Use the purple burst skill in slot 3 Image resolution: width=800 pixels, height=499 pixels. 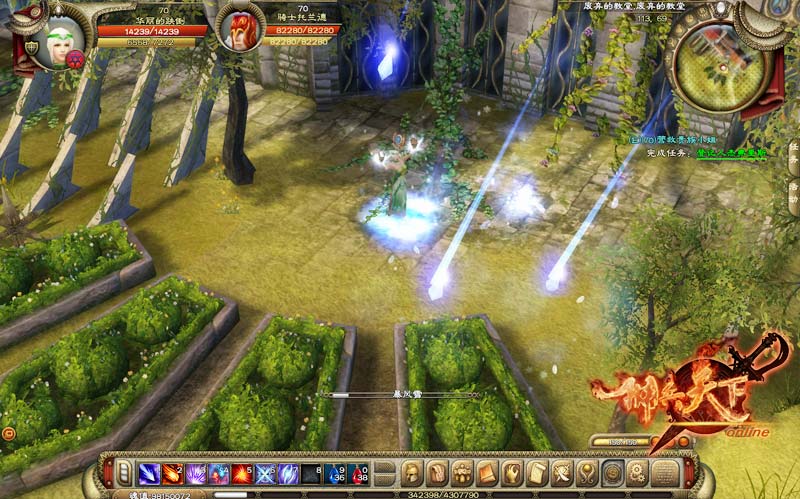[194, 472]
